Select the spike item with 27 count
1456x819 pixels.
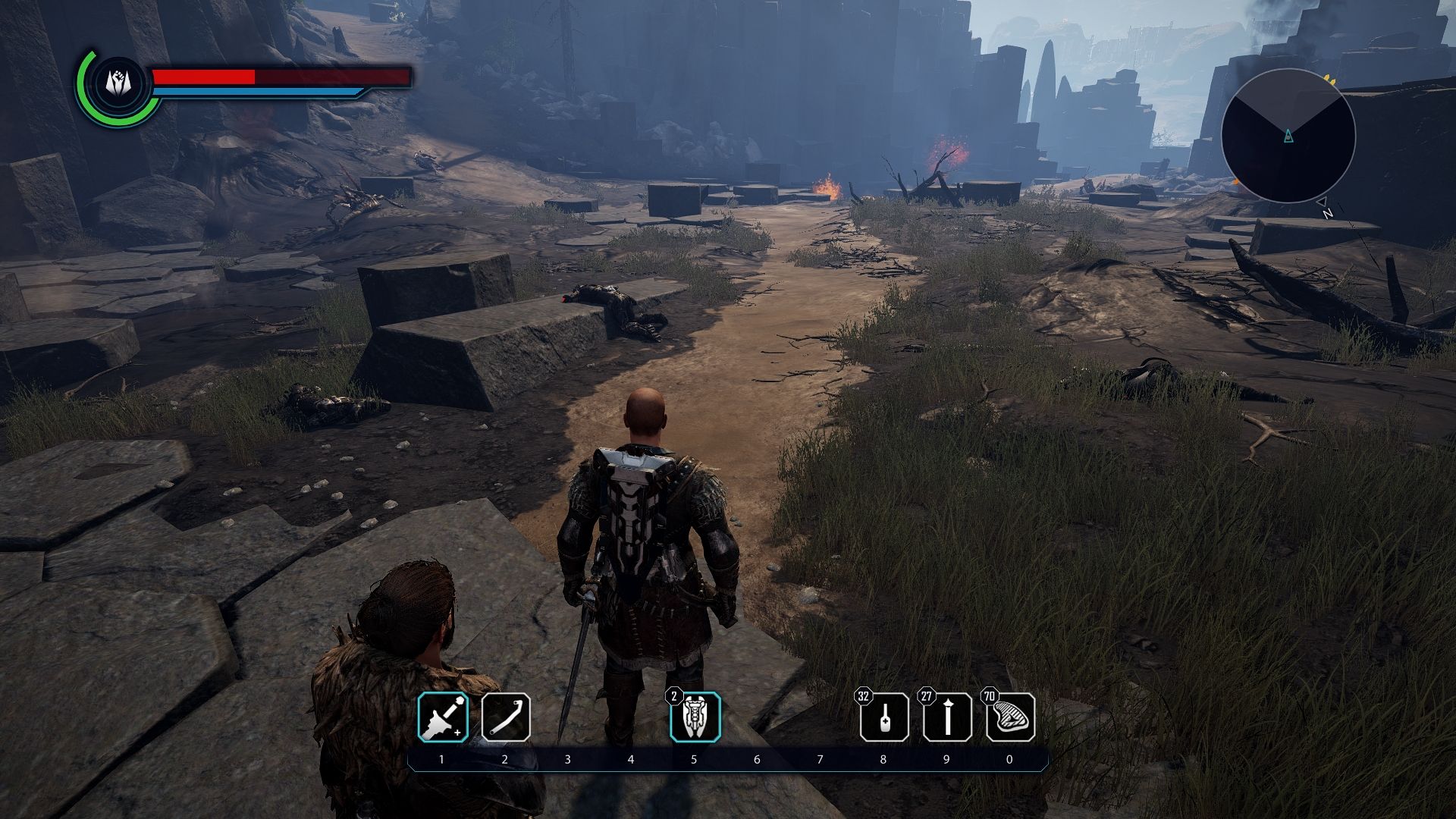[x=947, y=717]
